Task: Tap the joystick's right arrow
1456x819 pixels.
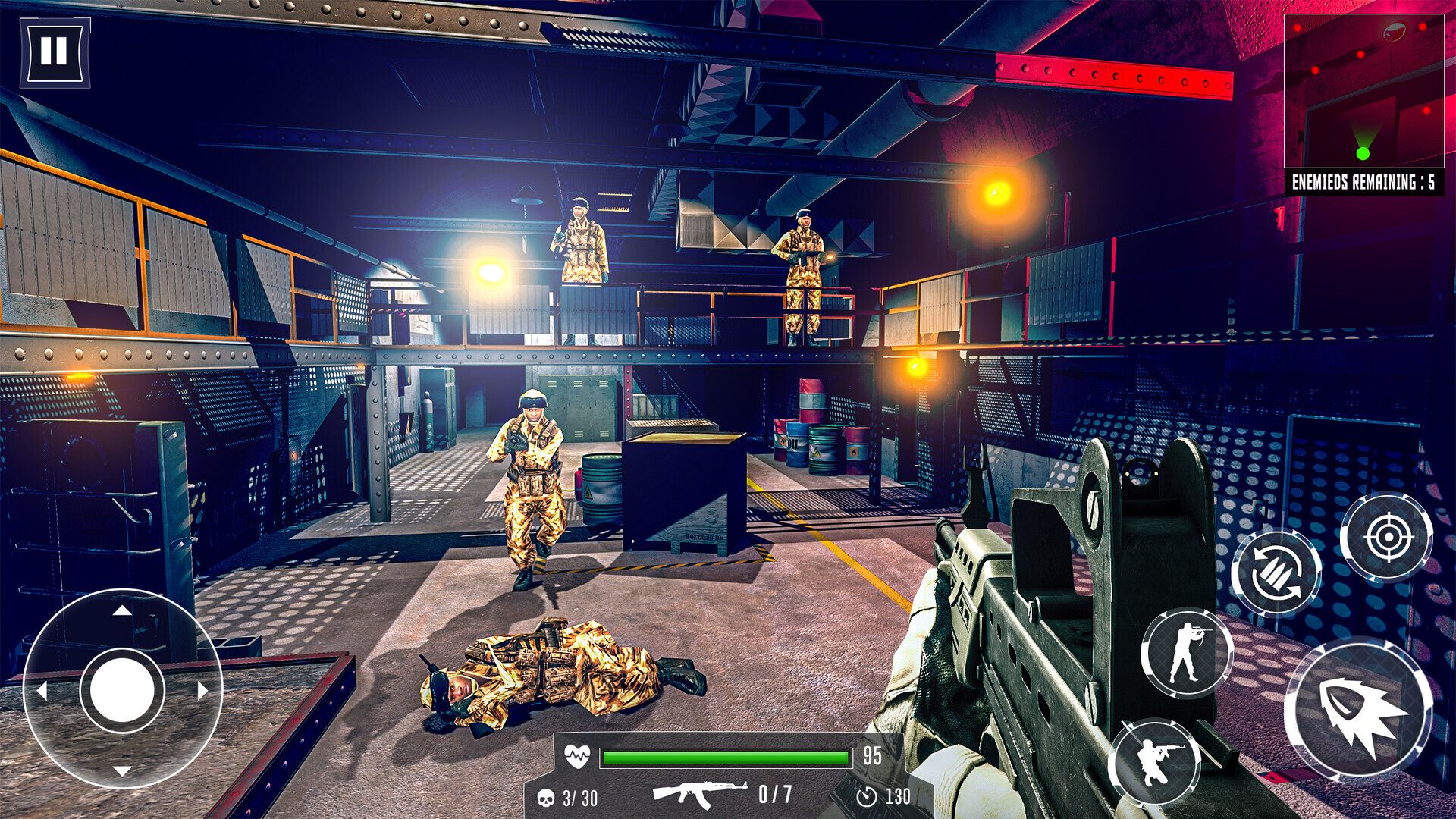Action: pyautogui.click(x=202, y=690)
